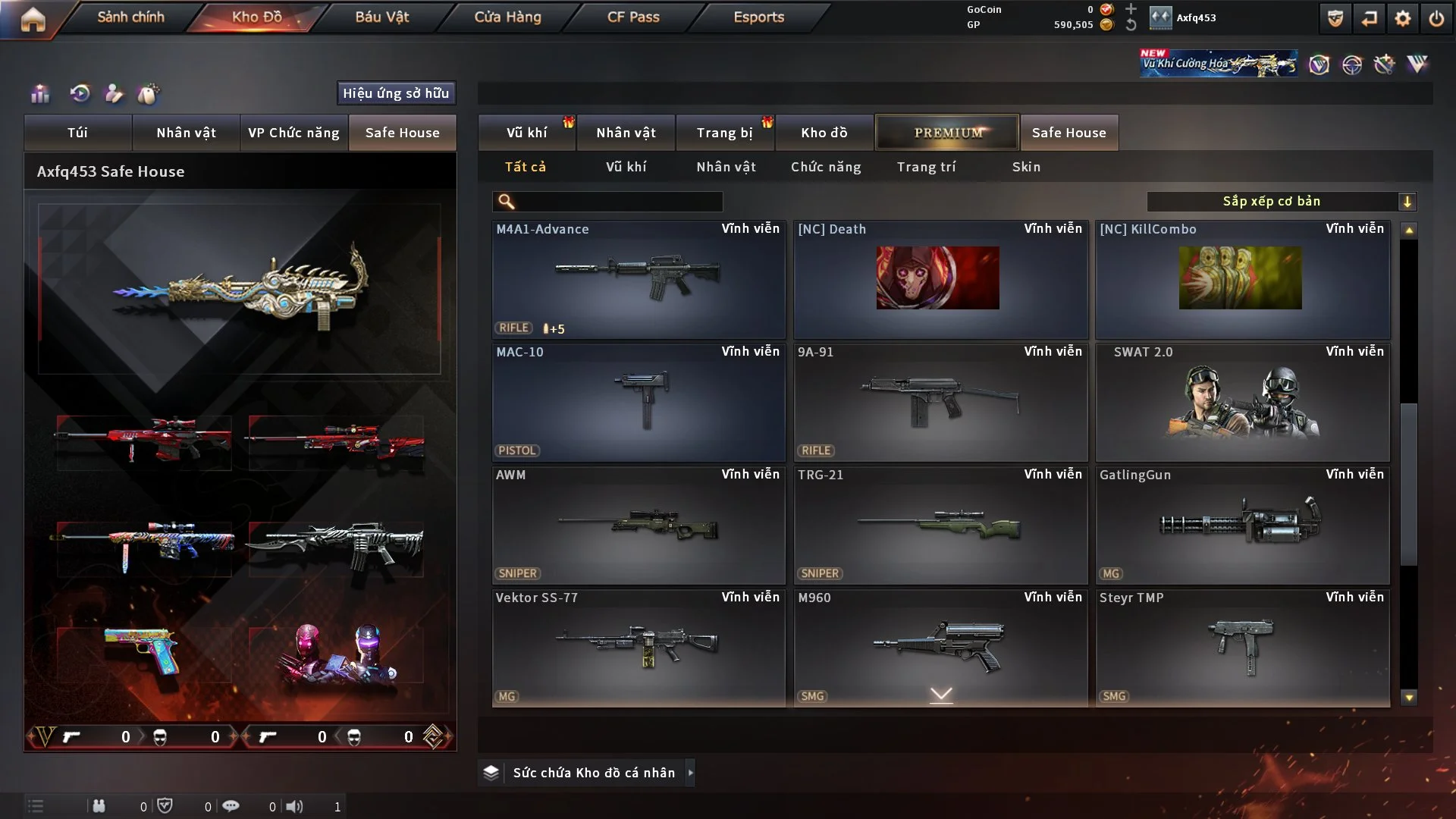Choose the GatlingGun item tile
Viewport: 1456px width, 819px height.
1242,525
